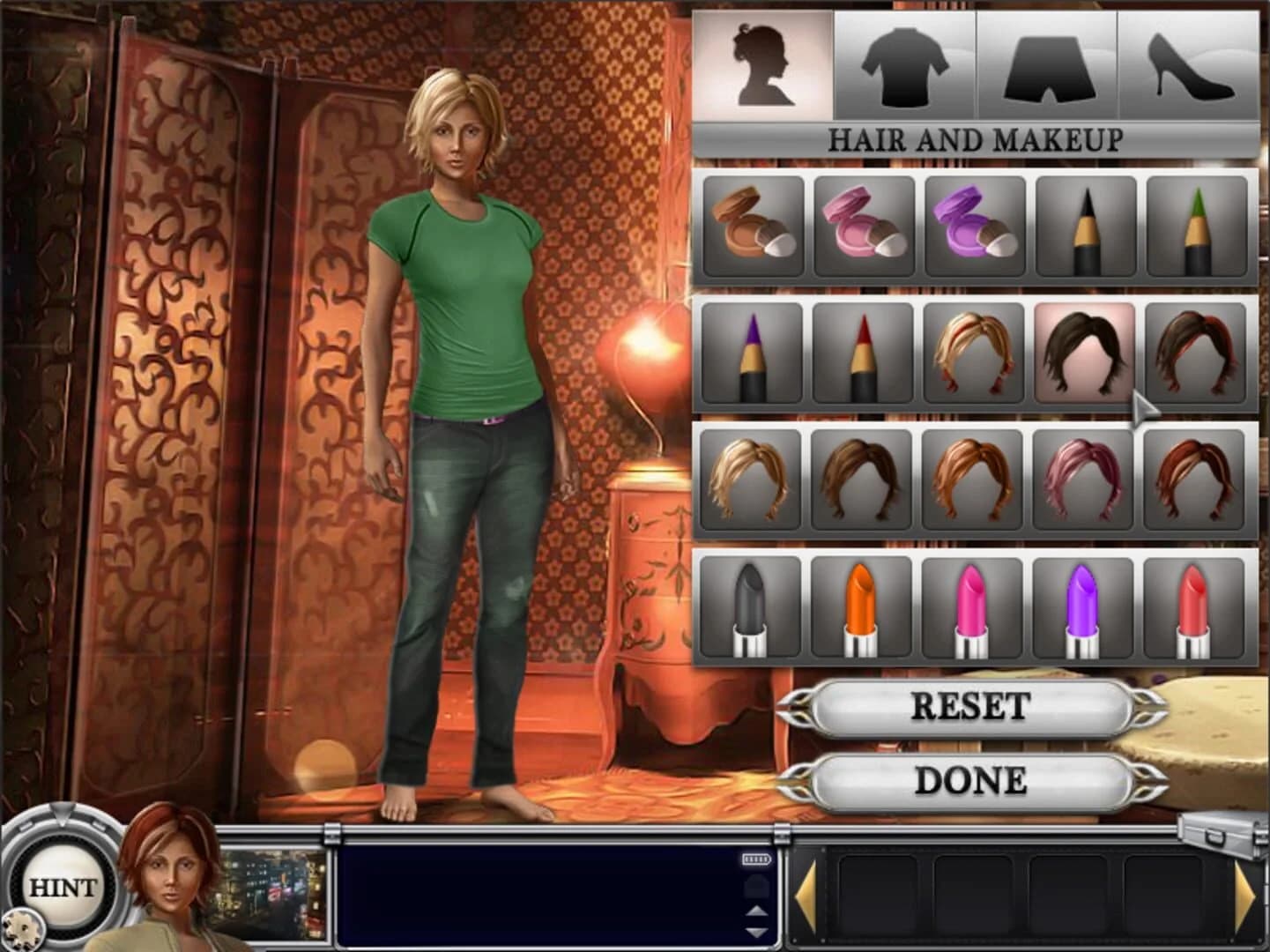Open the shoes category tab
This screenshot has width=1270, height=952.
(1187, 62)
